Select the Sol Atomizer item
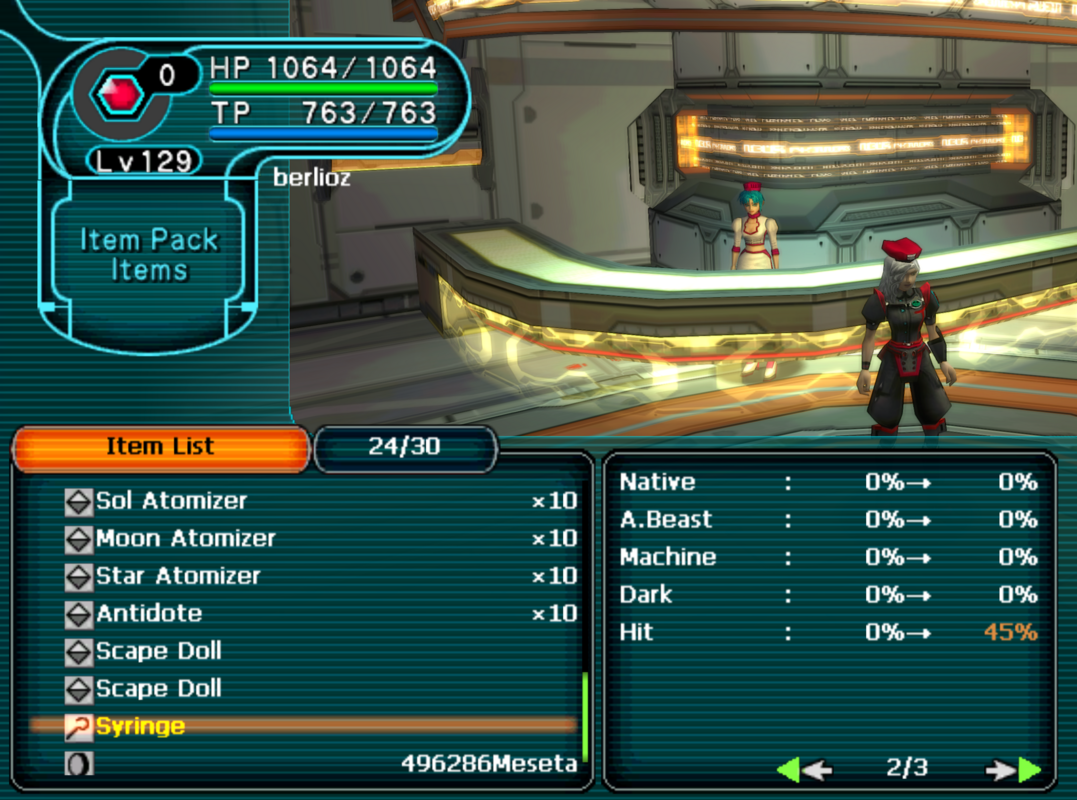 [x=171, y=501]
